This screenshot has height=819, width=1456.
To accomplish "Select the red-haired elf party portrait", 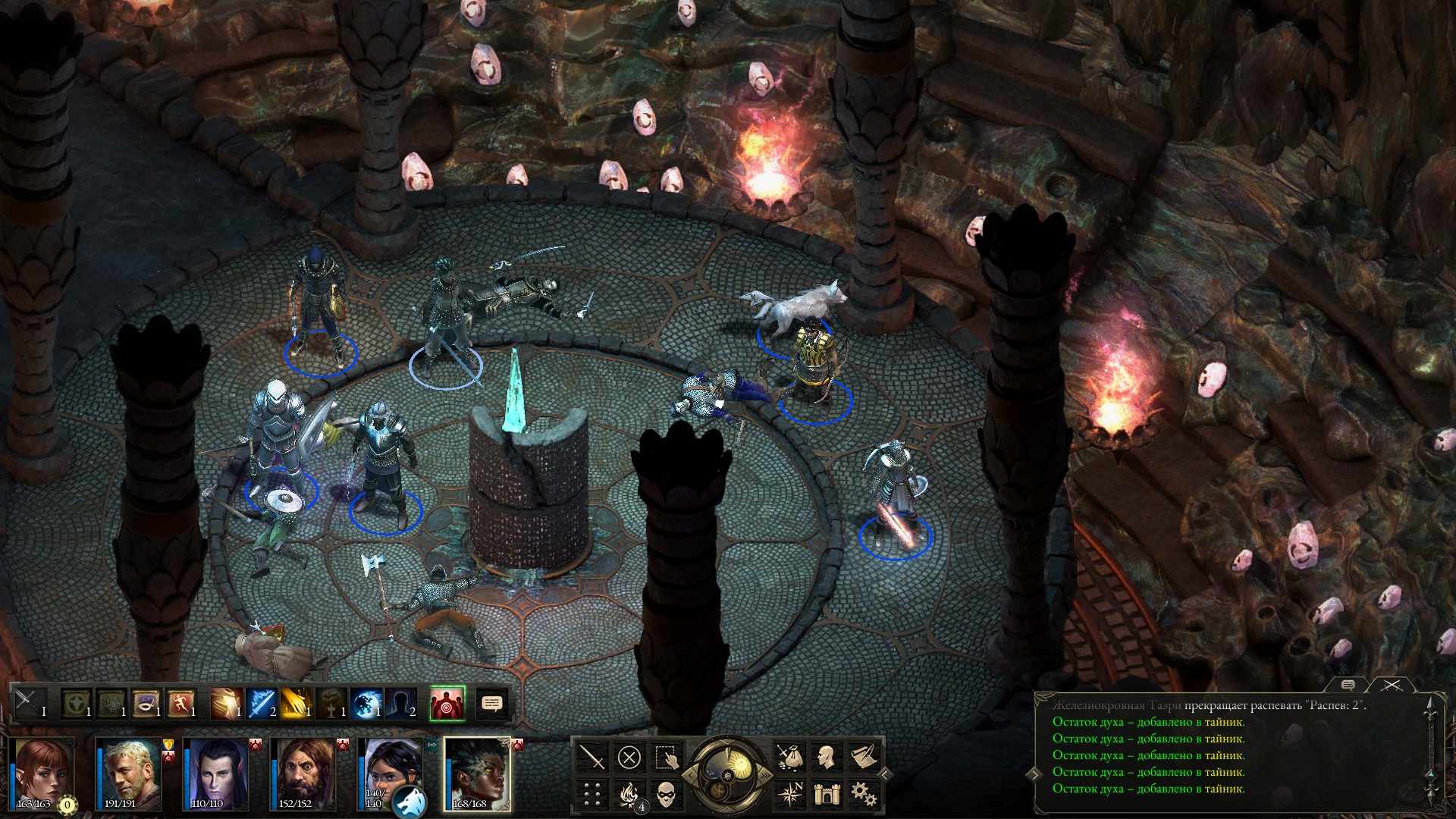I will [x=42, y=773].
